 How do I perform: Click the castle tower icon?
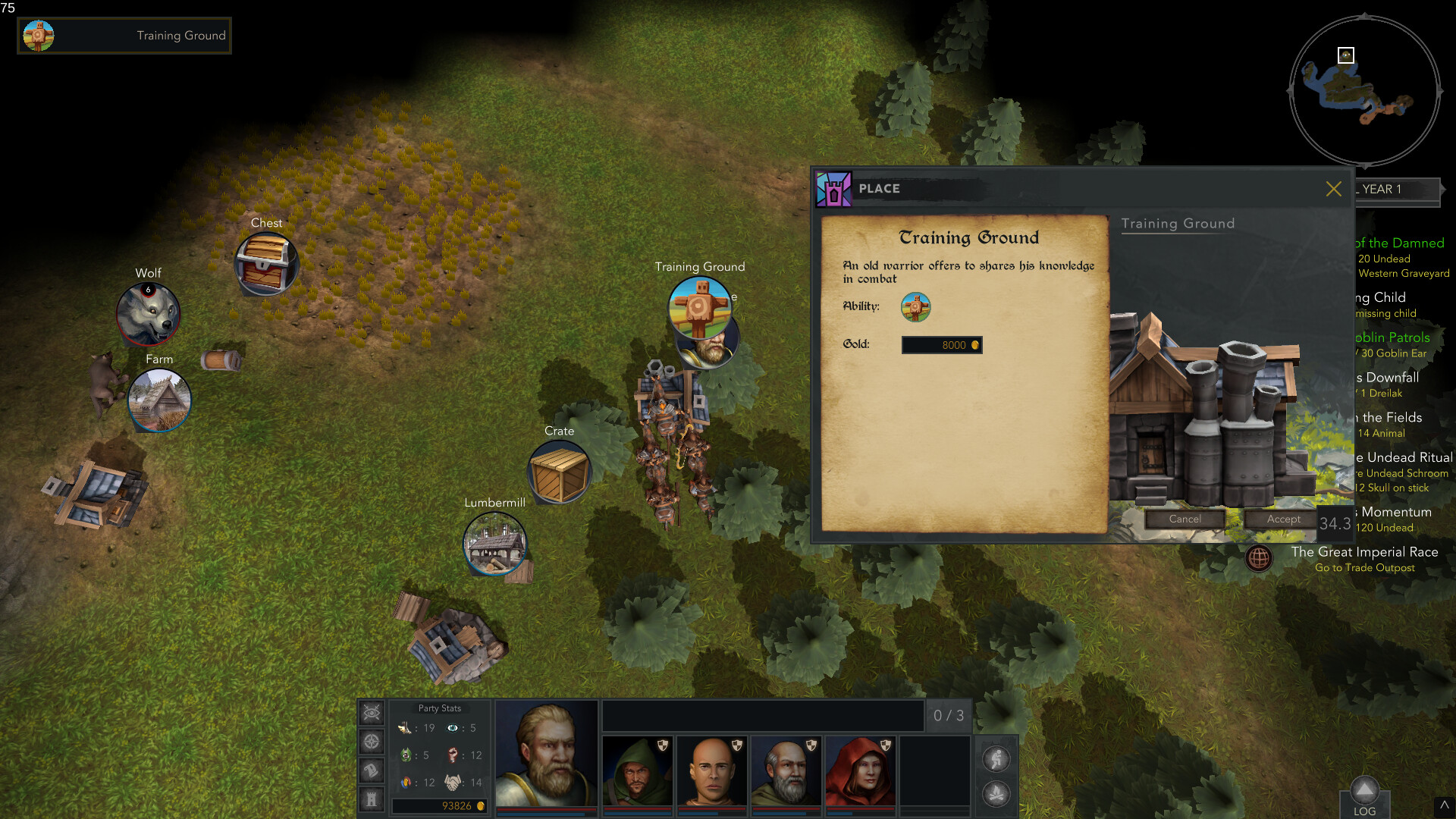[x=371, y=799]
